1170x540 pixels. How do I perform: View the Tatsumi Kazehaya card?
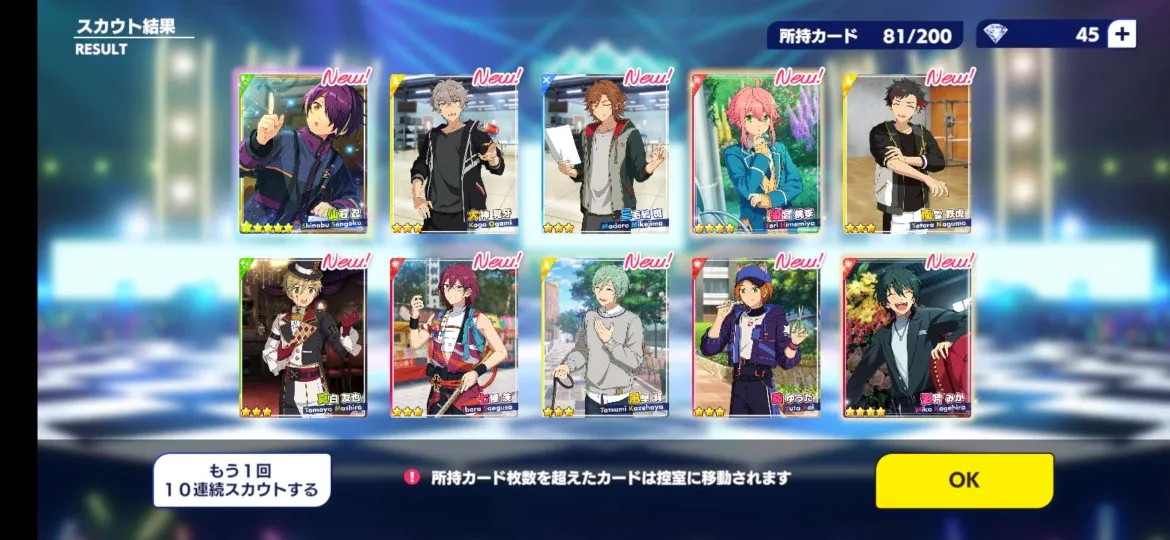coord(606,338)
